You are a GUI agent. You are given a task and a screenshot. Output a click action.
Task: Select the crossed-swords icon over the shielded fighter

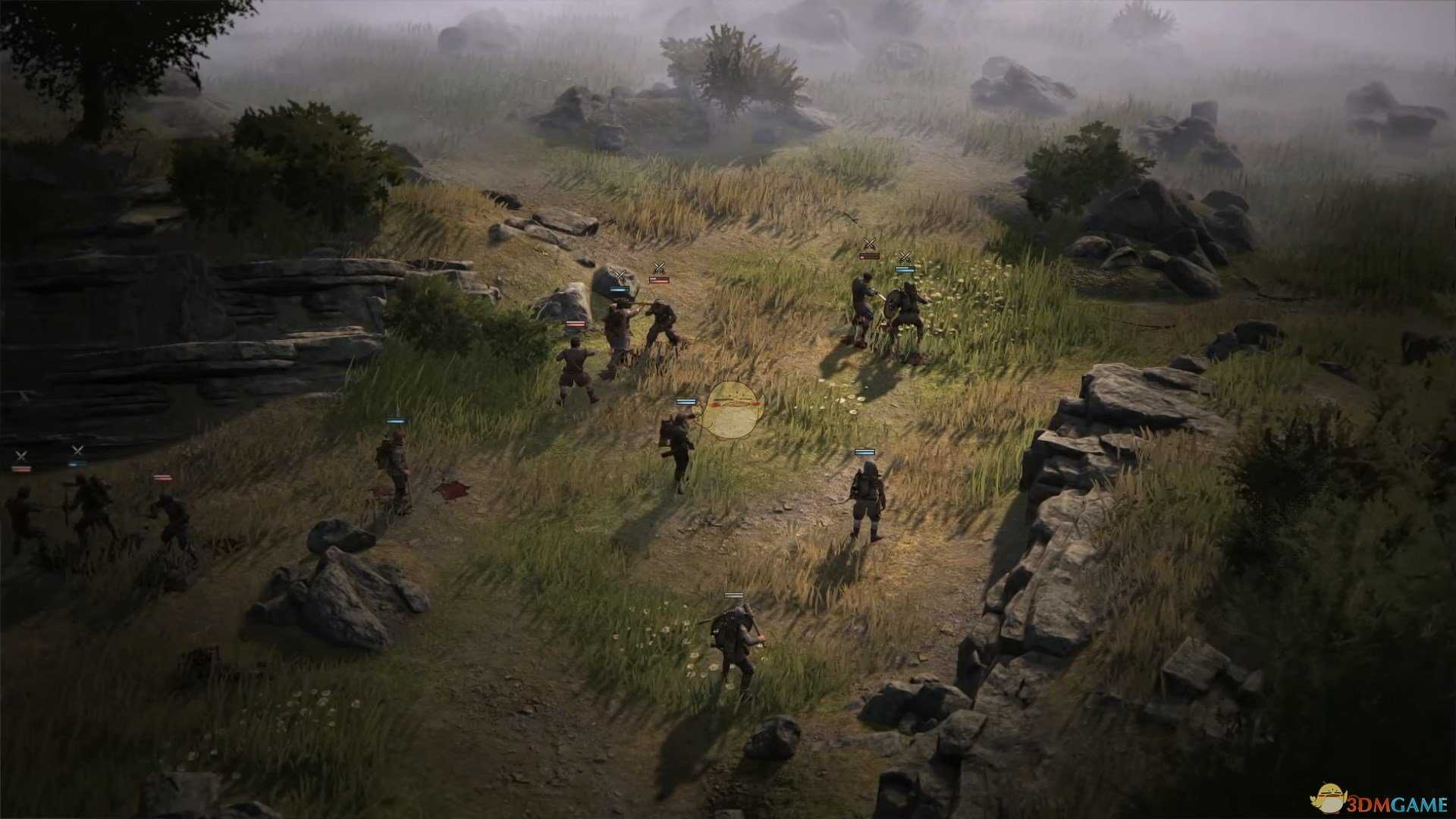point(905,255)
